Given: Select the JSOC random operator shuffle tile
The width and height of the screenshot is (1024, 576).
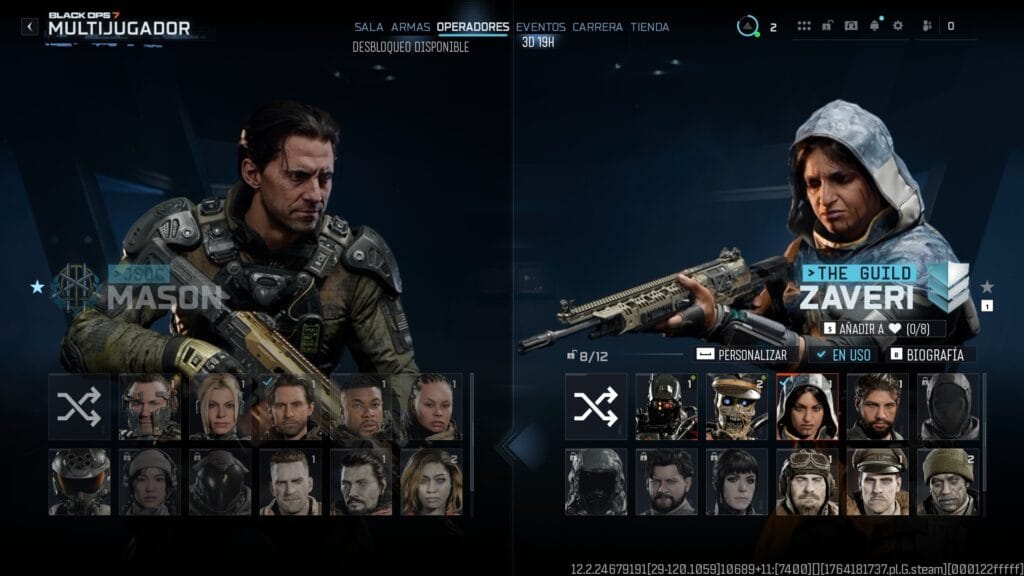Looking at the screenshot, I should (x=79, y=406).
